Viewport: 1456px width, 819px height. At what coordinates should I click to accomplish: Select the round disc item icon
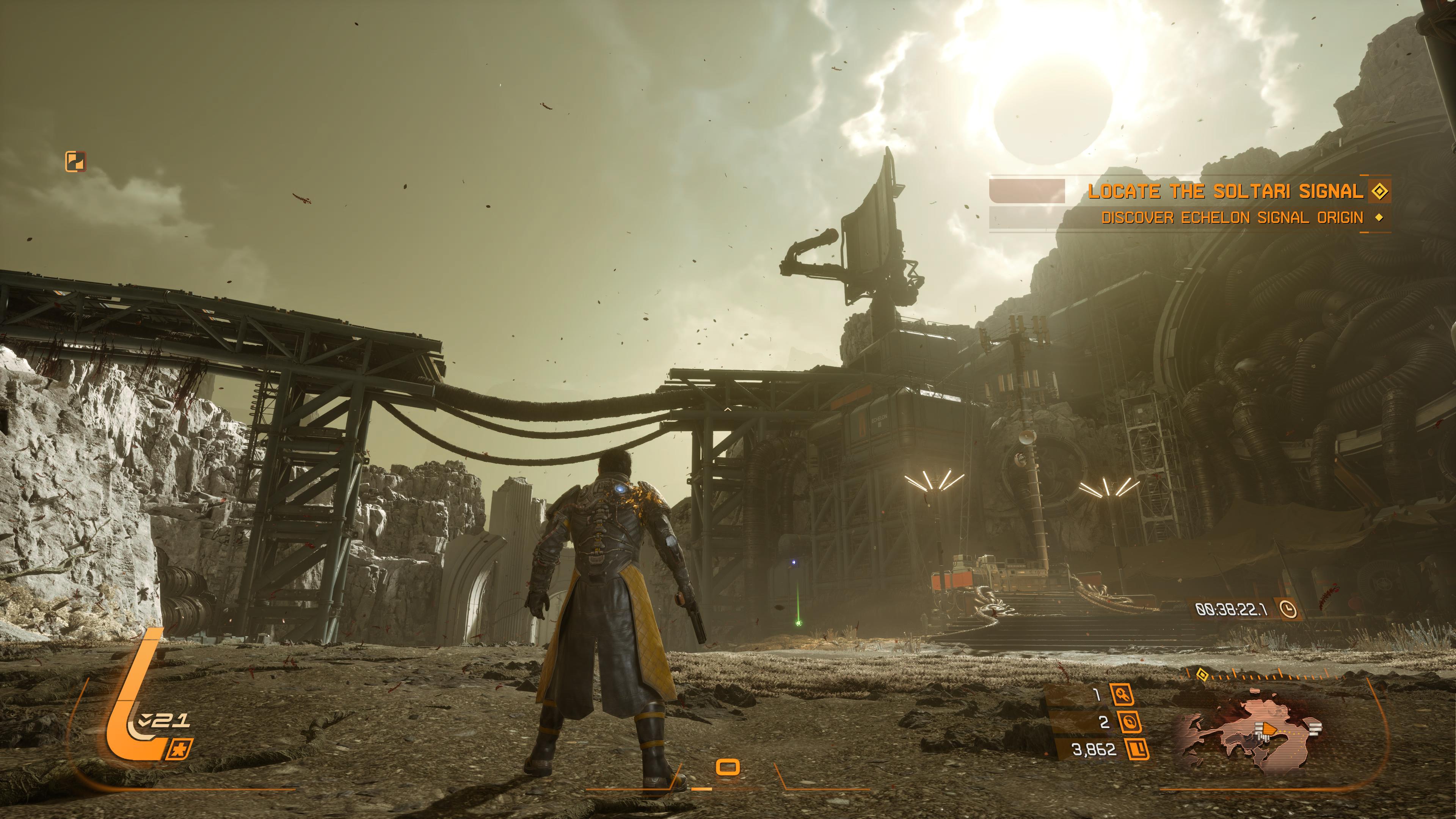(x=1129, y=722)
